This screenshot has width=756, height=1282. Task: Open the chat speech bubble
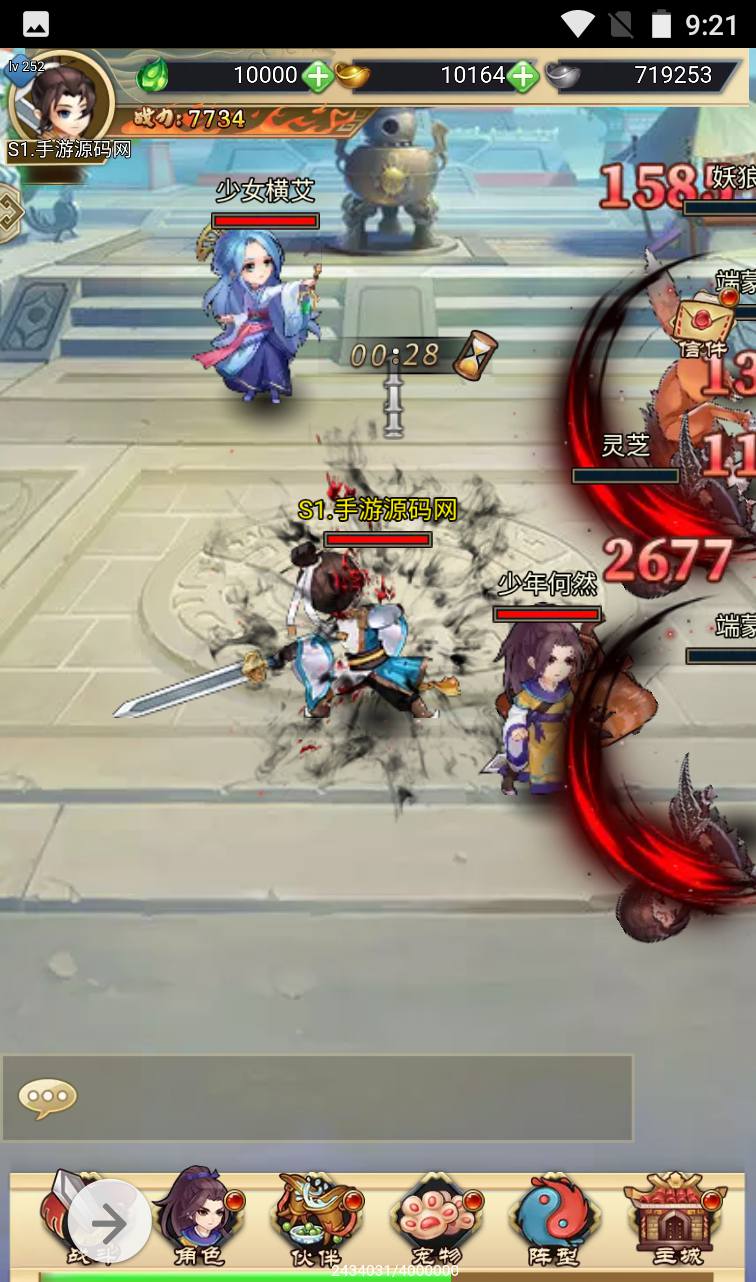[x=47, y=1098]
